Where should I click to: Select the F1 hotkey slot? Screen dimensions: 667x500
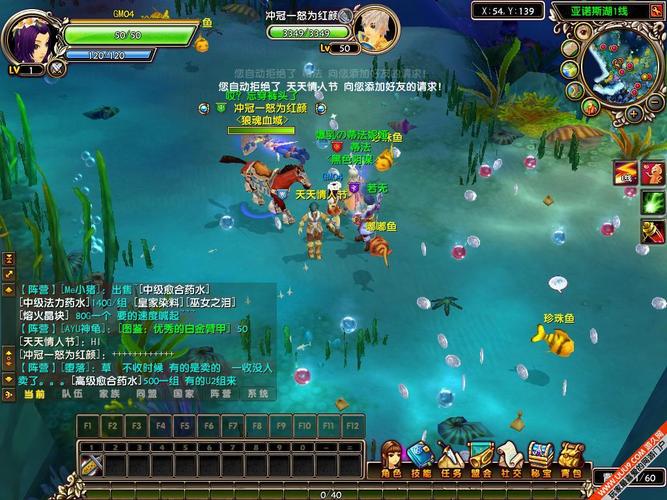tap(88, 424)
